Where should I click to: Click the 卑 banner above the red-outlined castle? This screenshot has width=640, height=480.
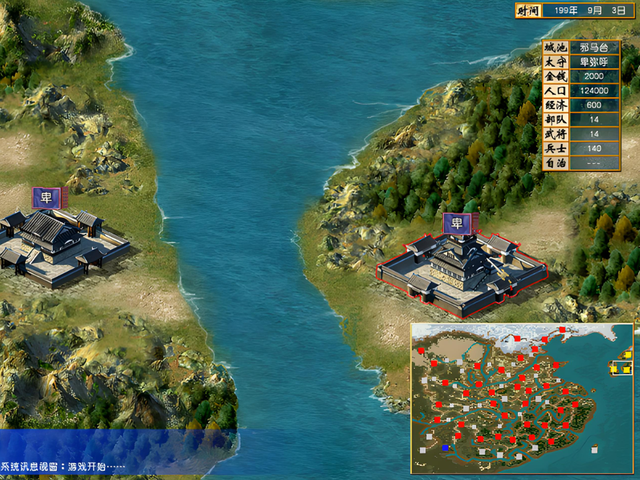[x=458, y=222]
